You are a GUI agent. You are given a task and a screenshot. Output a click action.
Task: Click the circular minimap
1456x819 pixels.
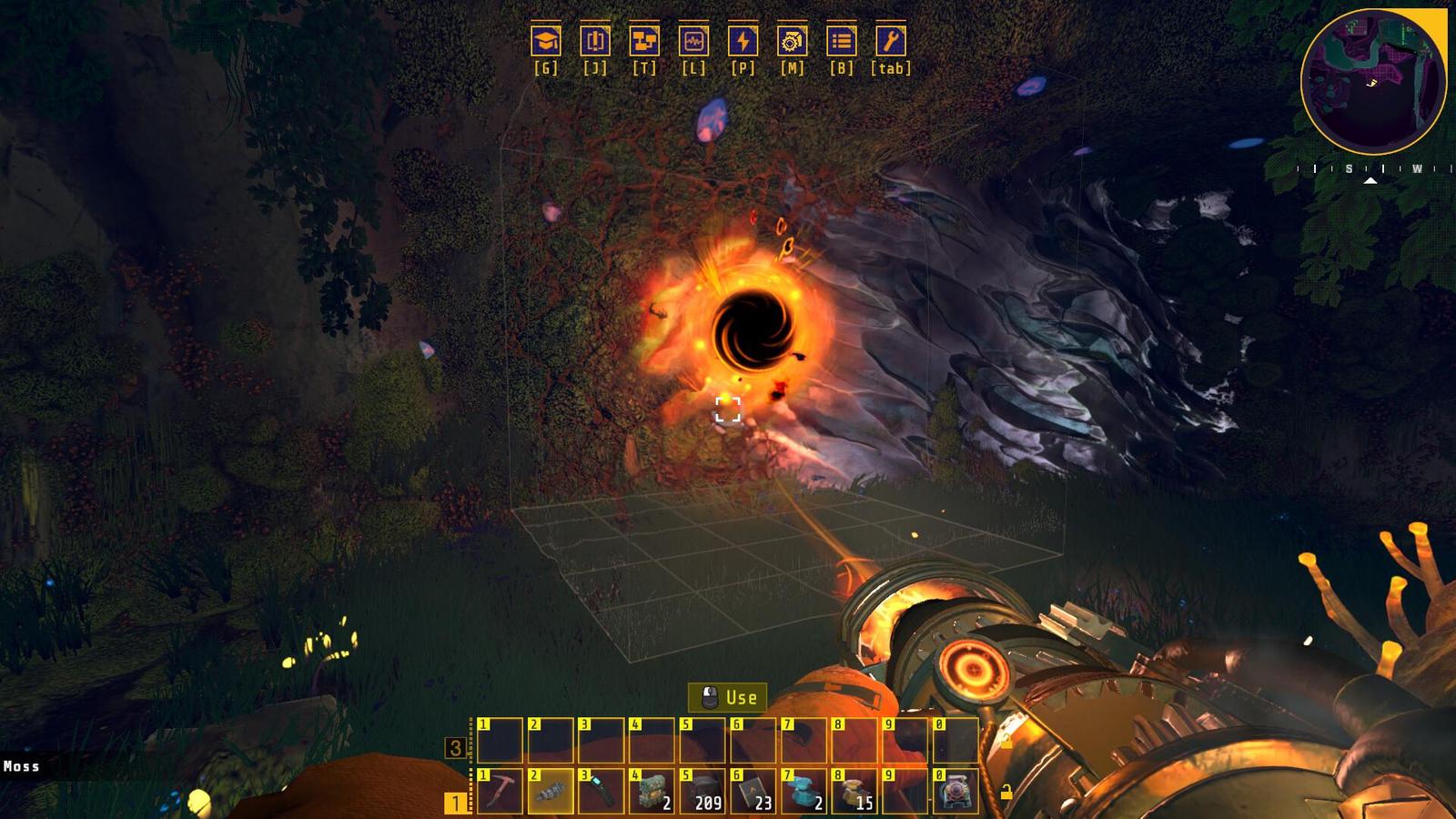tap(1373, 82)
